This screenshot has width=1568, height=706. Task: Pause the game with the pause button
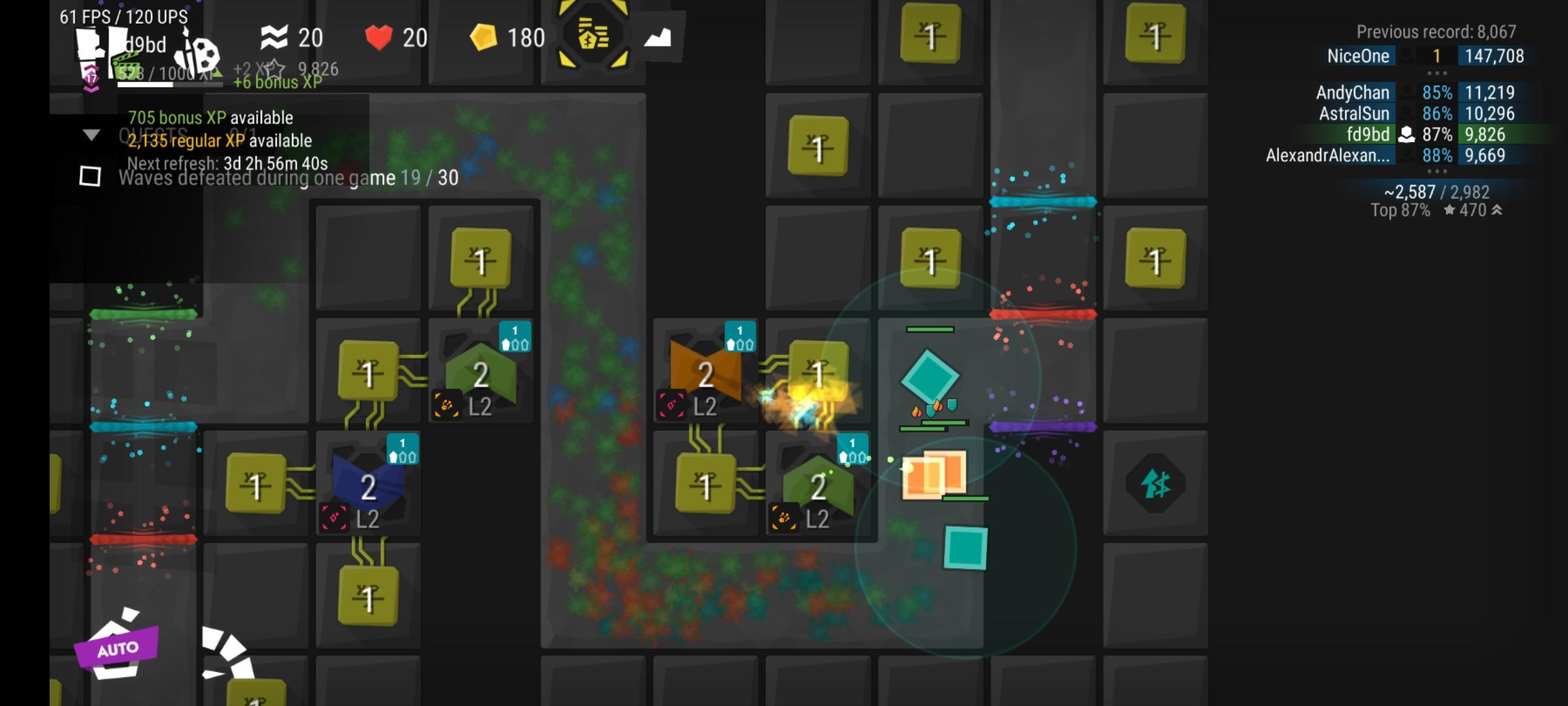(99, 47)
